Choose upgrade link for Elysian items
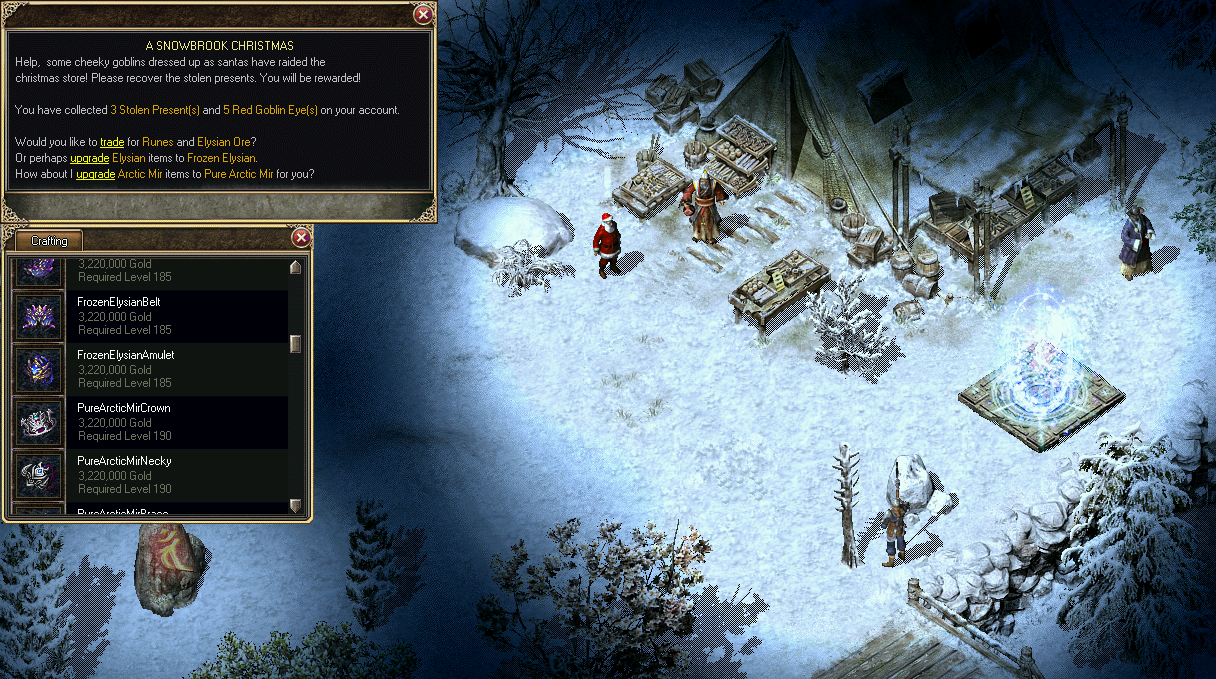 [90, 158]
